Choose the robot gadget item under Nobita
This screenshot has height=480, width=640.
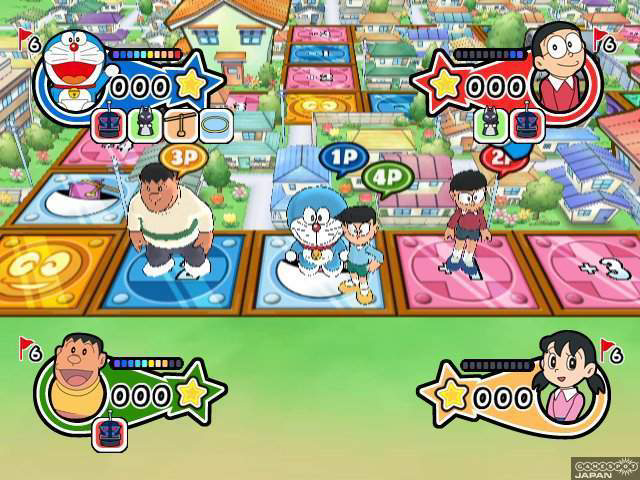point(524,125)
